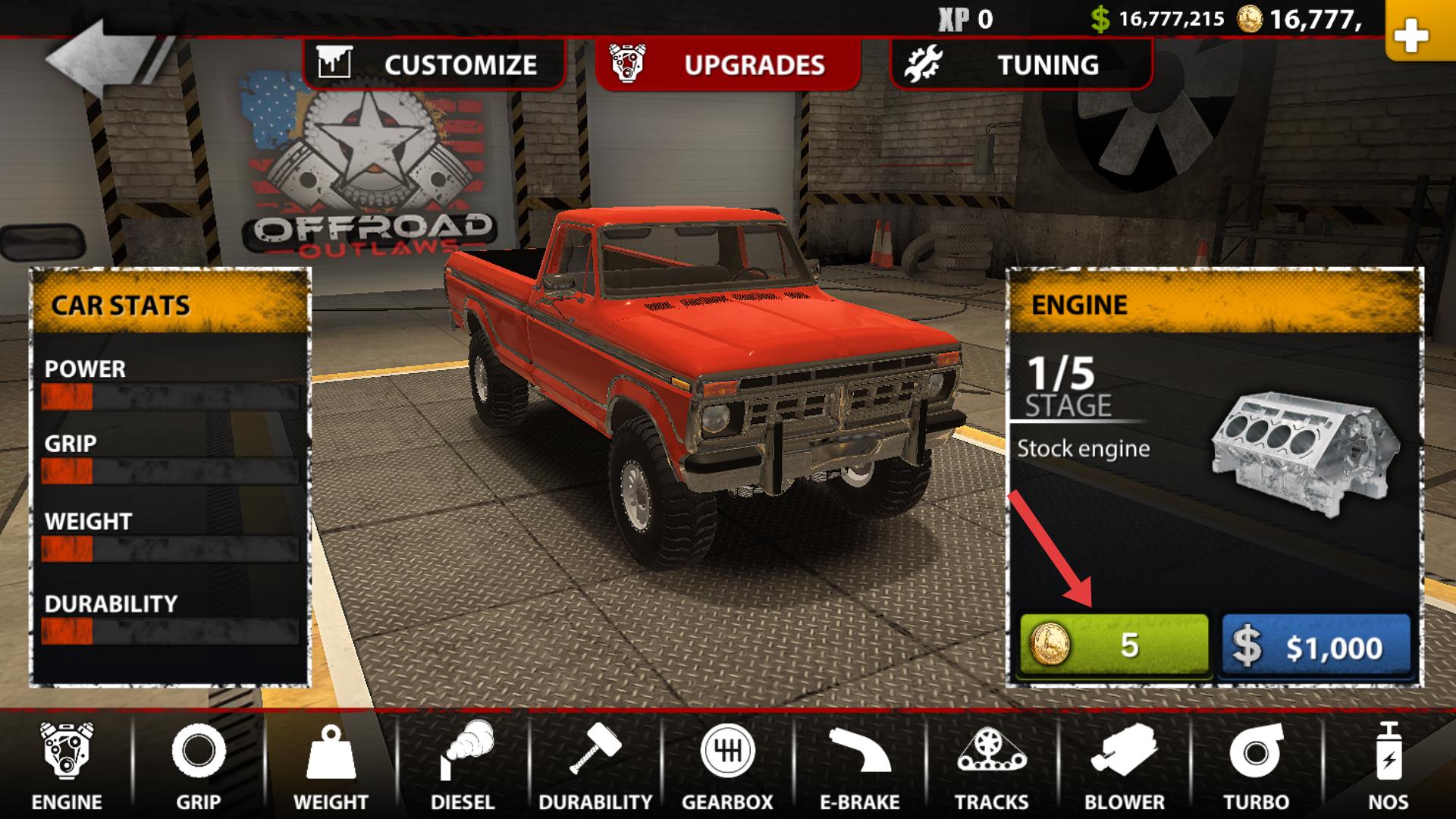The height and width of the screenshot is (819, 1456).
Task: Select the Diesel upgrade category
Action: tap(463, 766)
